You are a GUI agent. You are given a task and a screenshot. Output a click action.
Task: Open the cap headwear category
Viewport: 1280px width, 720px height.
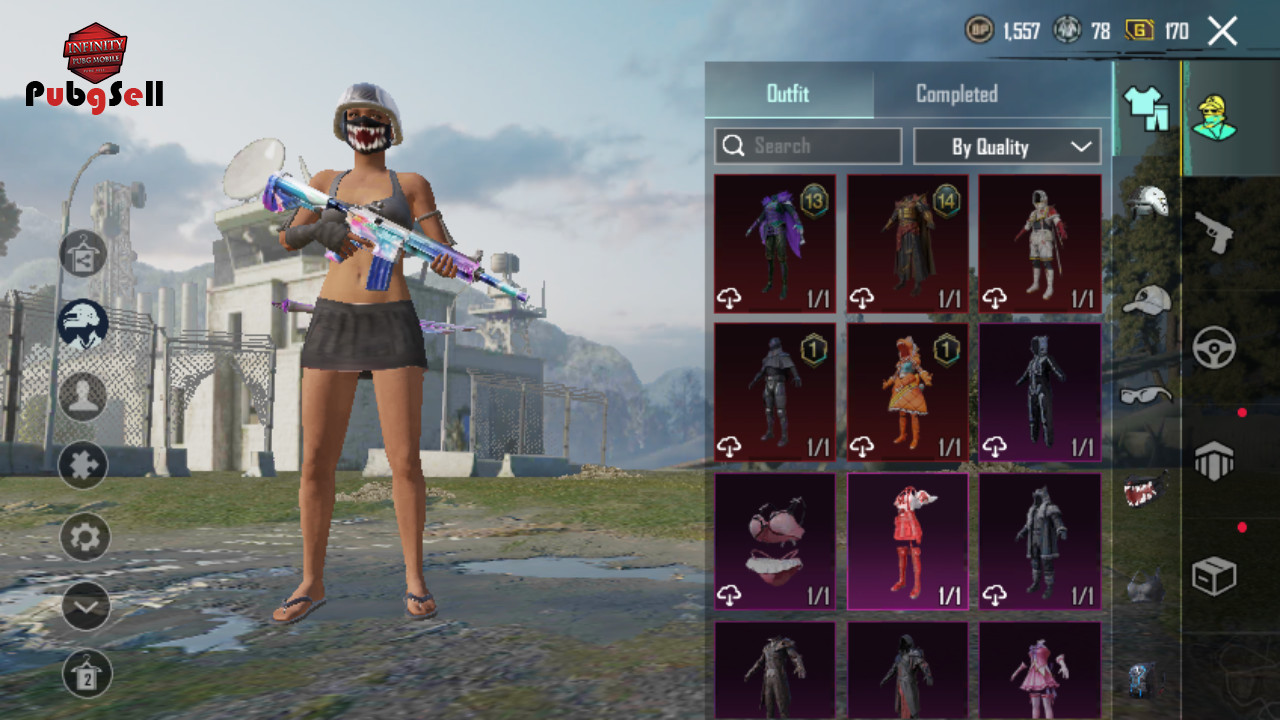click(x=1146, y=299)
